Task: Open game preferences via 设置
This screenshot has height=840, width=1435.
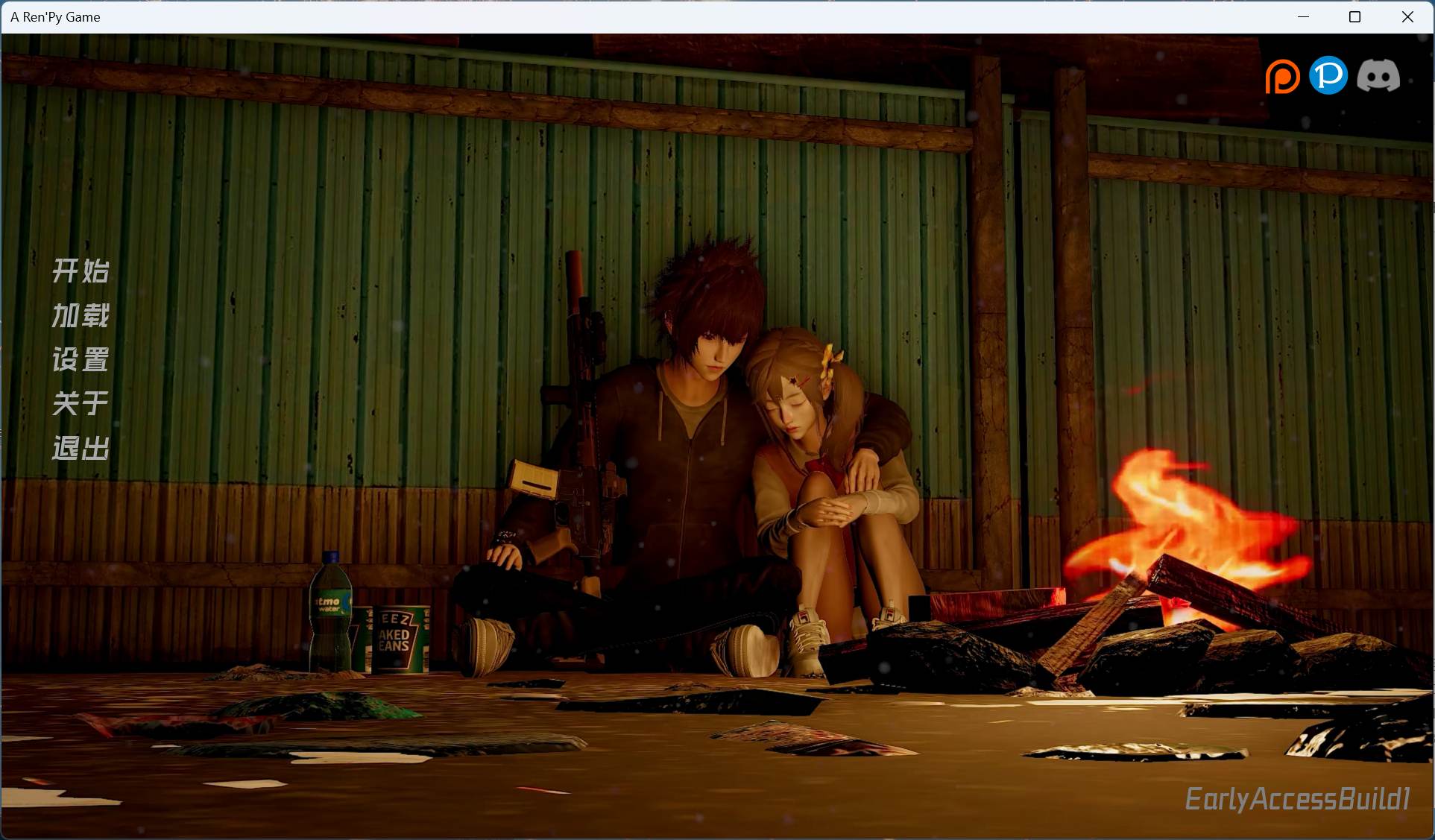Action: pyautogui.click(x=80, y=360)
